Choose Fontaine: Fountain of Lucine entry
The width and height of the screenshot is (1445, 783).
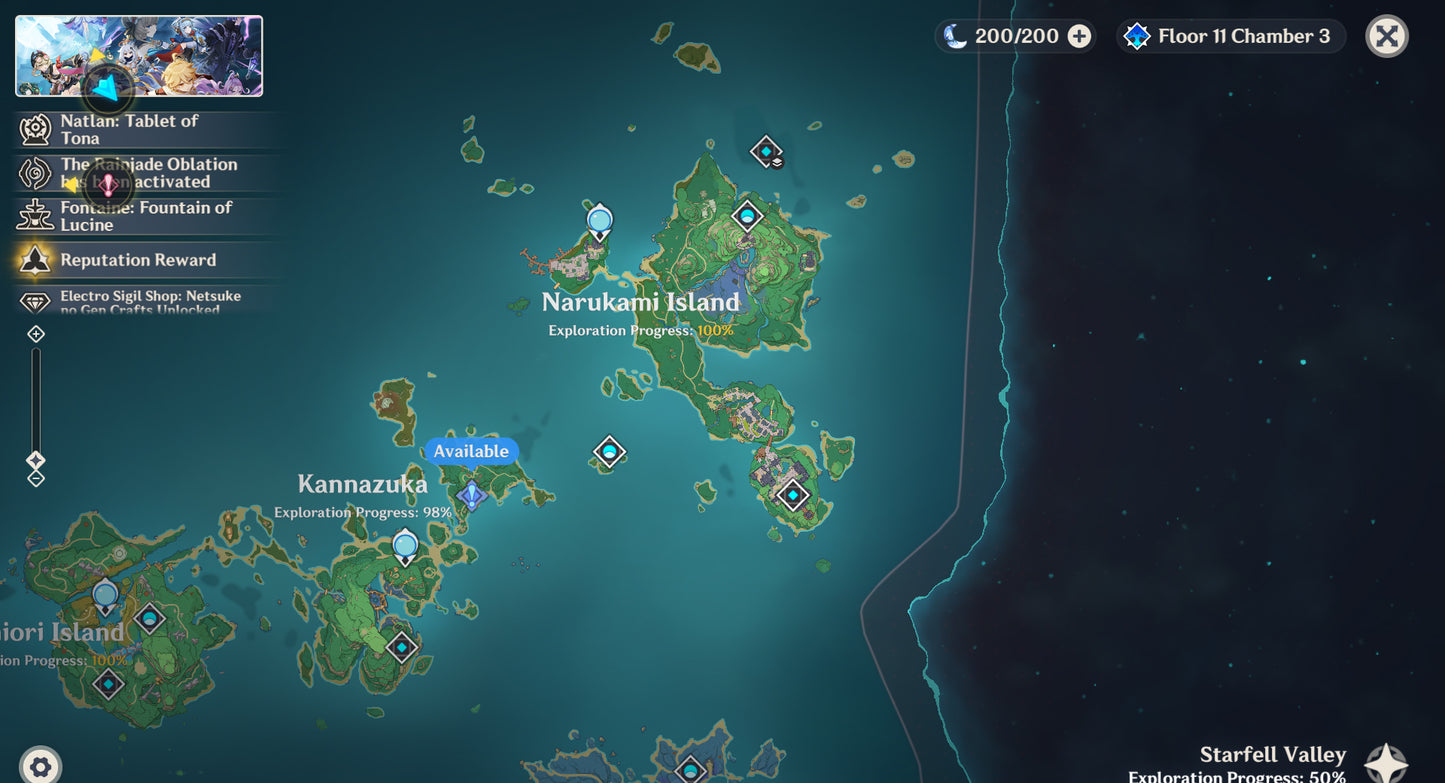(145, 216)
